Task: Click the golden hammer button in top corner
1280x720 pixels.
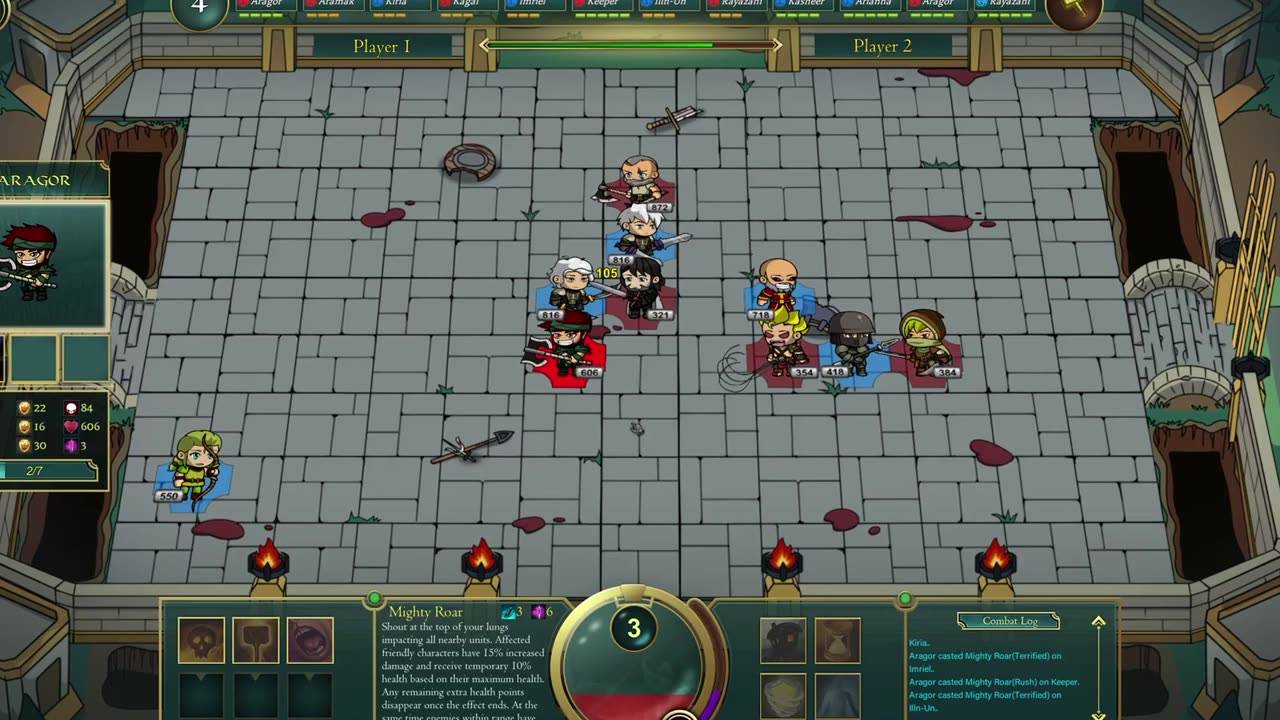Action: pyautogui.click(x=1074, y=10)
